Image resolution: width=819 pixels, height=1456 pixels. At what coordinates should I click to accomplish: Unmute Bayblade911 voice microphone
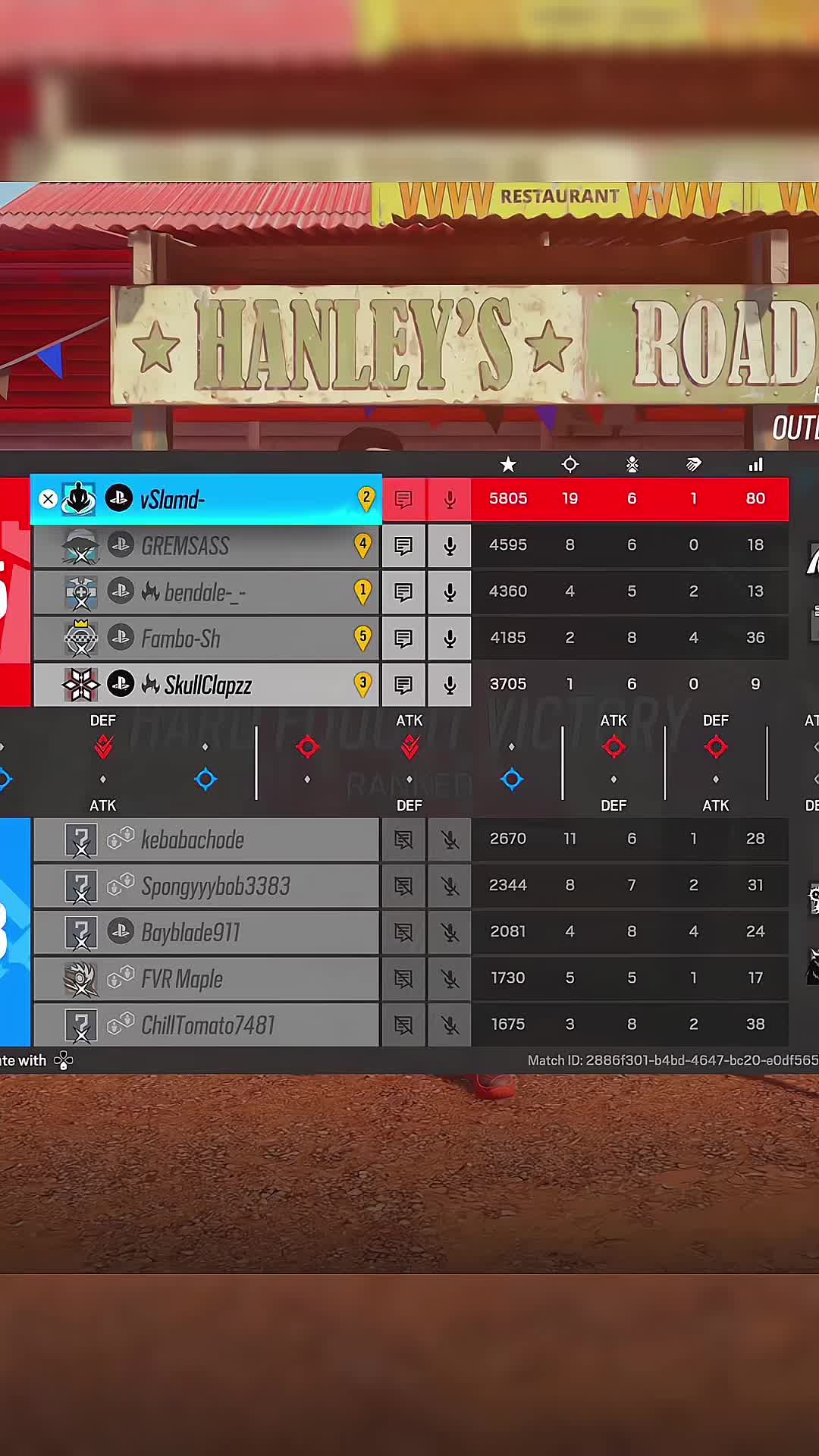click(x=450, y=932)
